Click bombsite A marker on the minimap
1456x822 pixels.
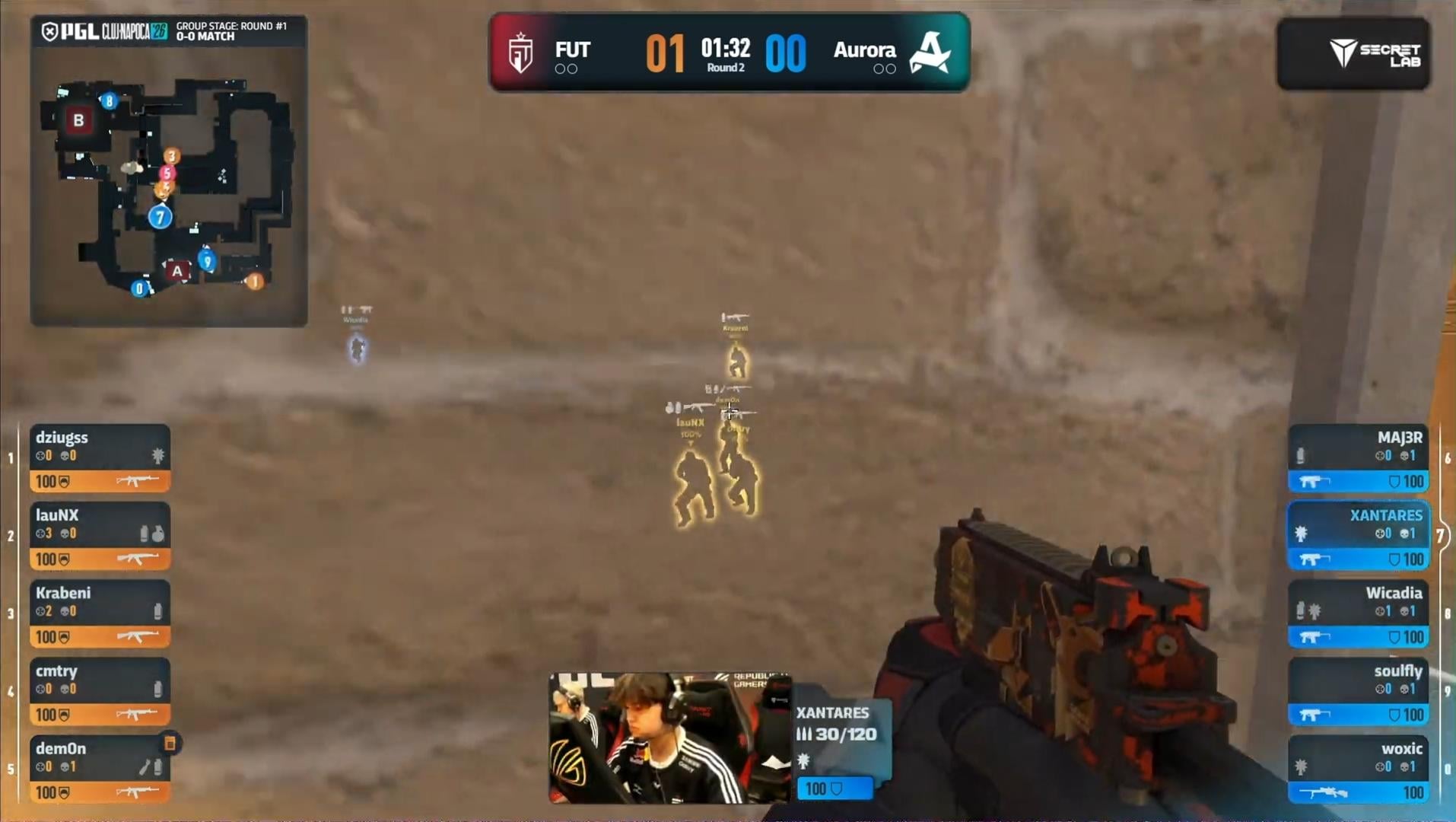(x=177, y=270)
